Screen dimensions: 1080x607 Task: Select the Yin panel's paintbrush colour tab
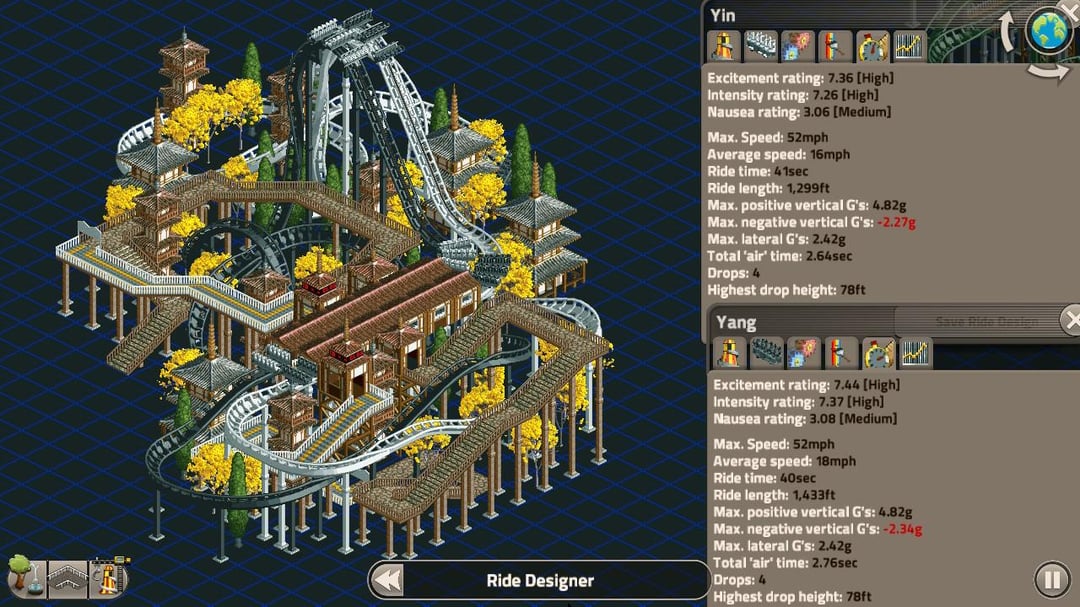pos(836,46)
